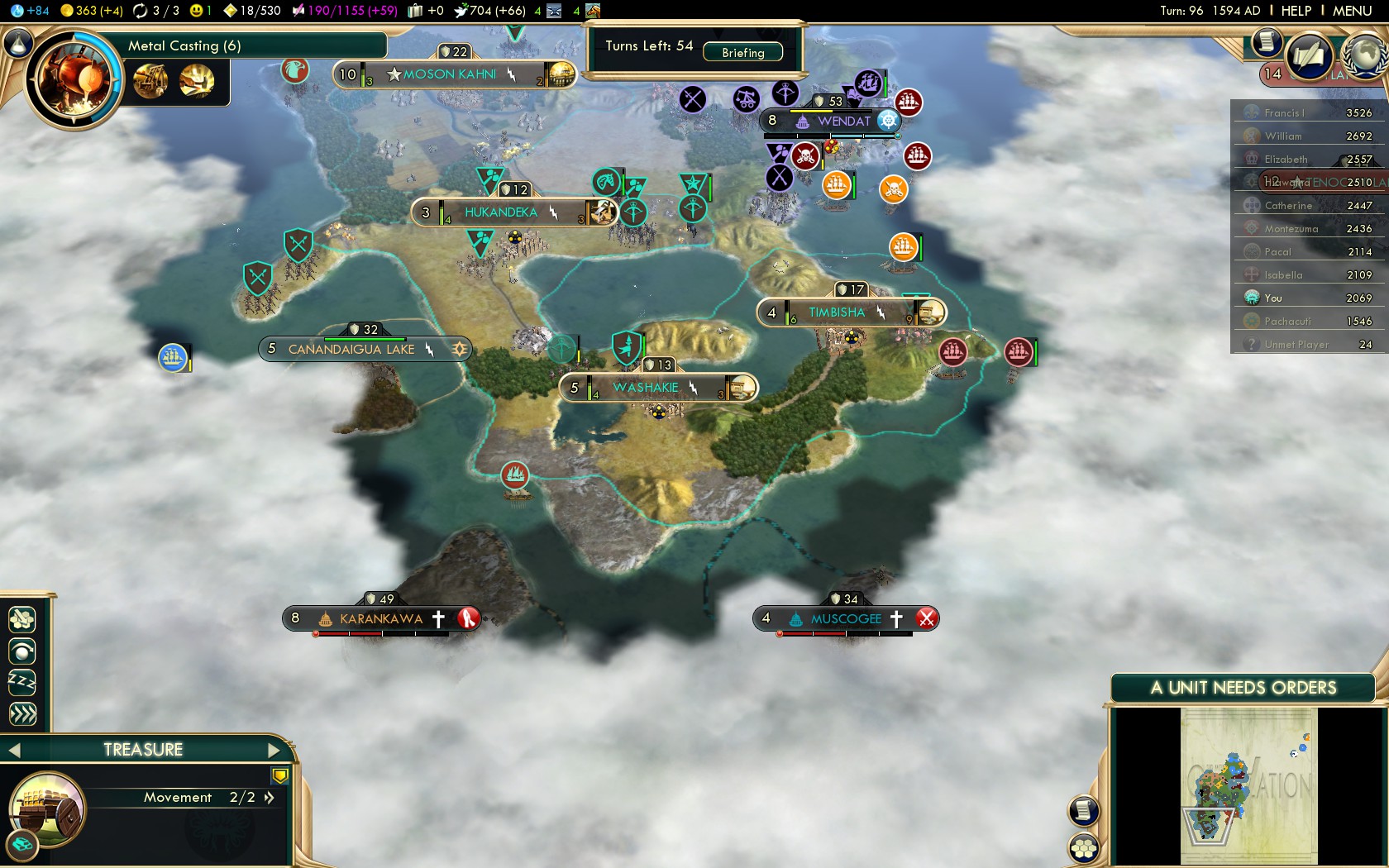Open the Briefing panel
The width and height of the screenshot is (1389, 868).
pos(742,53)
